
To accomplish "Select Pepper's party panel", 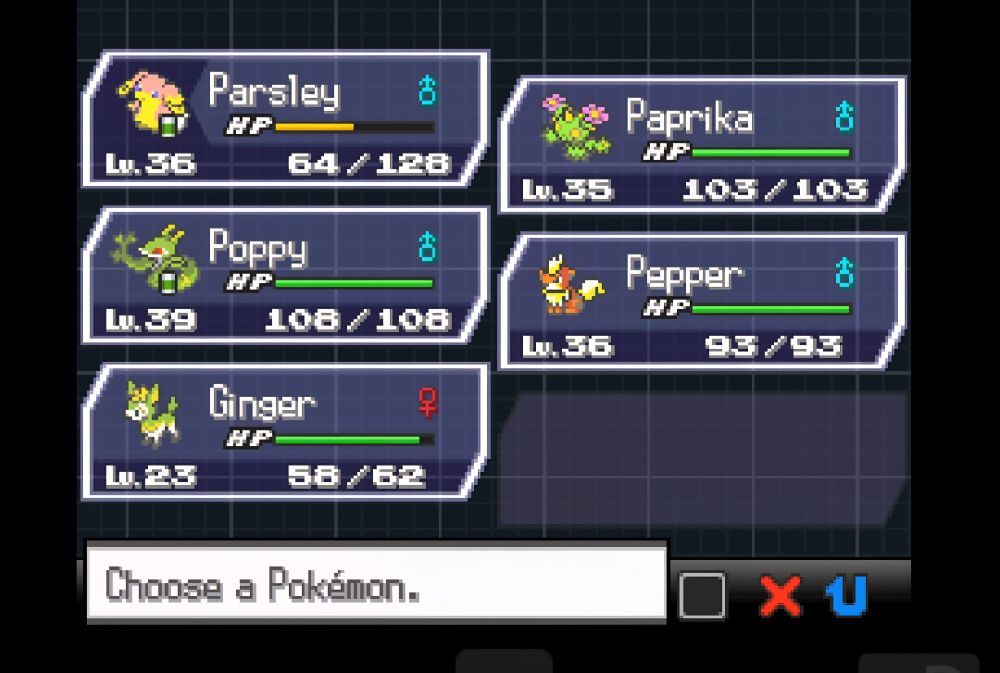I will 702,302.
